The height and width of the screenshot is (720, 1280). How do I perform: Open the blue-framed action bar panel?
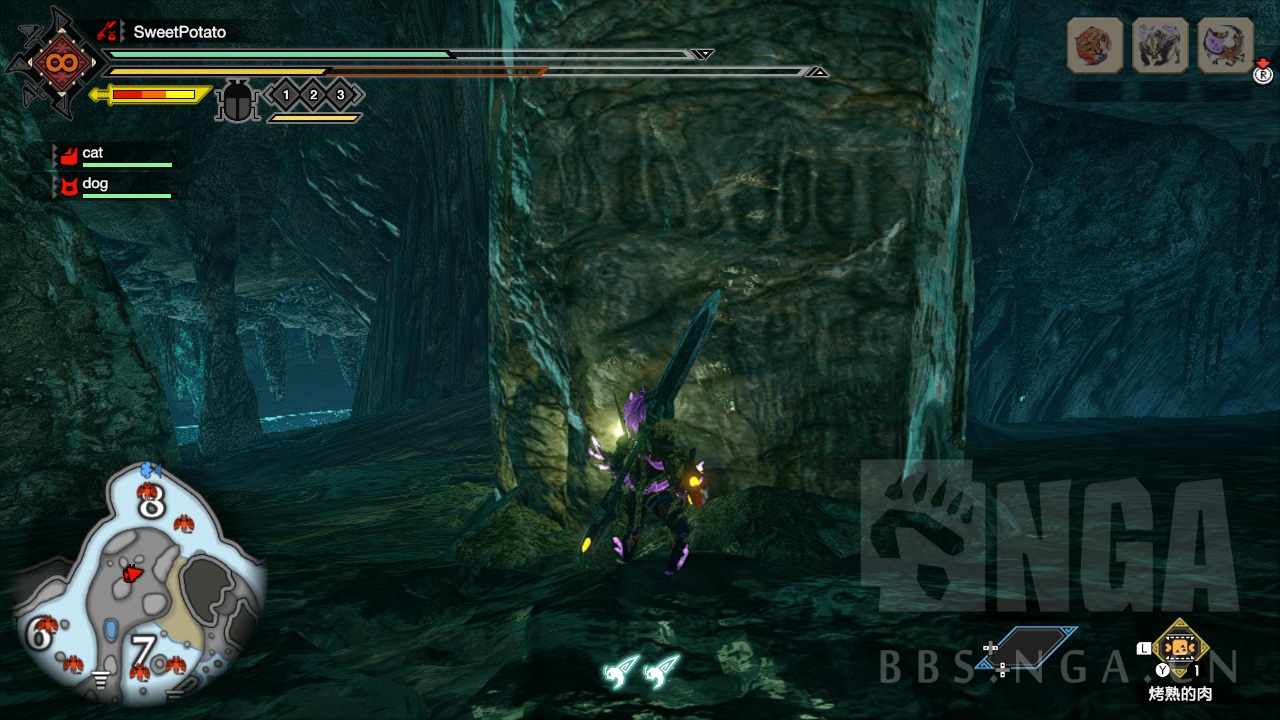tap(1036, 648)
